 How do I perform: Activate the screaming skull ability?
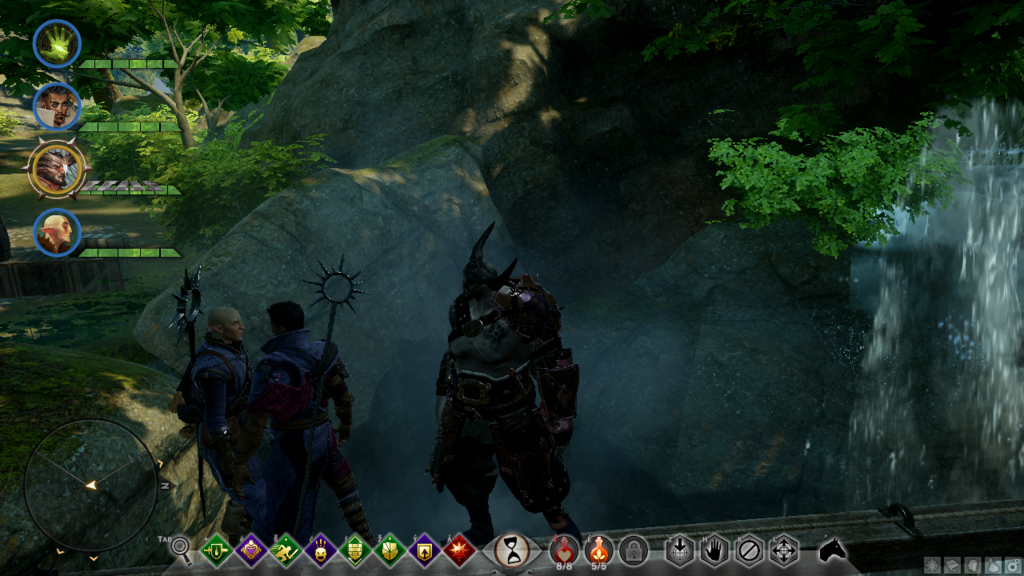[x=321, y=549]
